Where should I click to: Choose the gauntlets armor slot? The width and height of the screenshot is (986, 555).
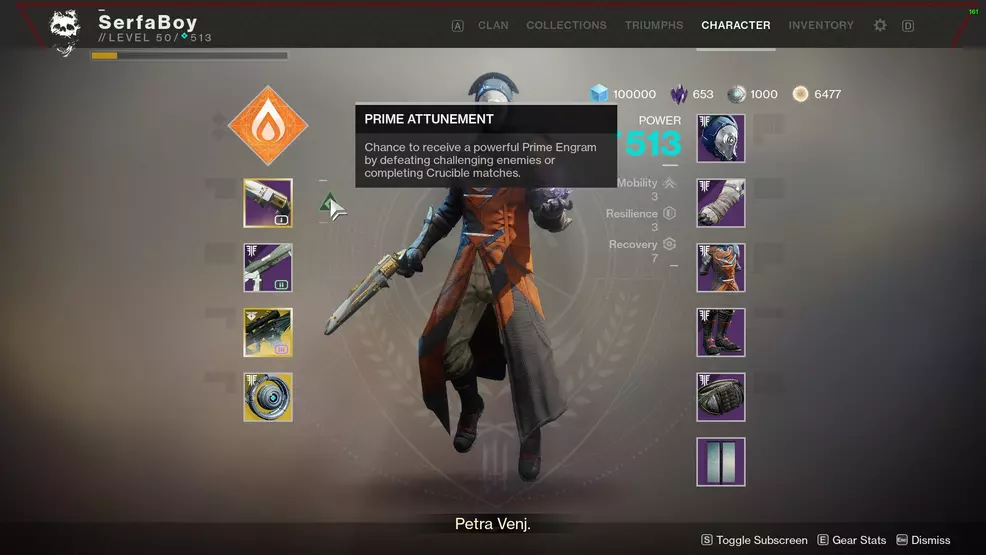pyautogui.click(x=721, y=203)
